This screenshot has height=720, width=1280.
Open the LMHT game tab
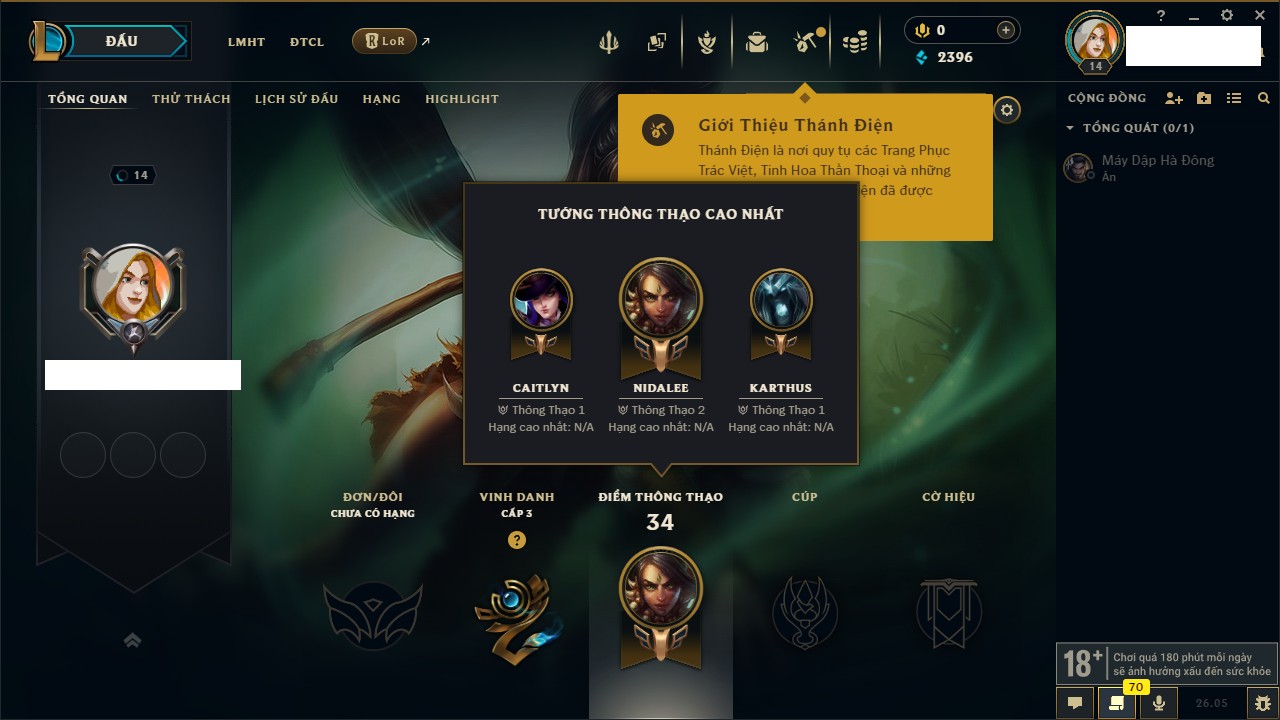(246, 42)
